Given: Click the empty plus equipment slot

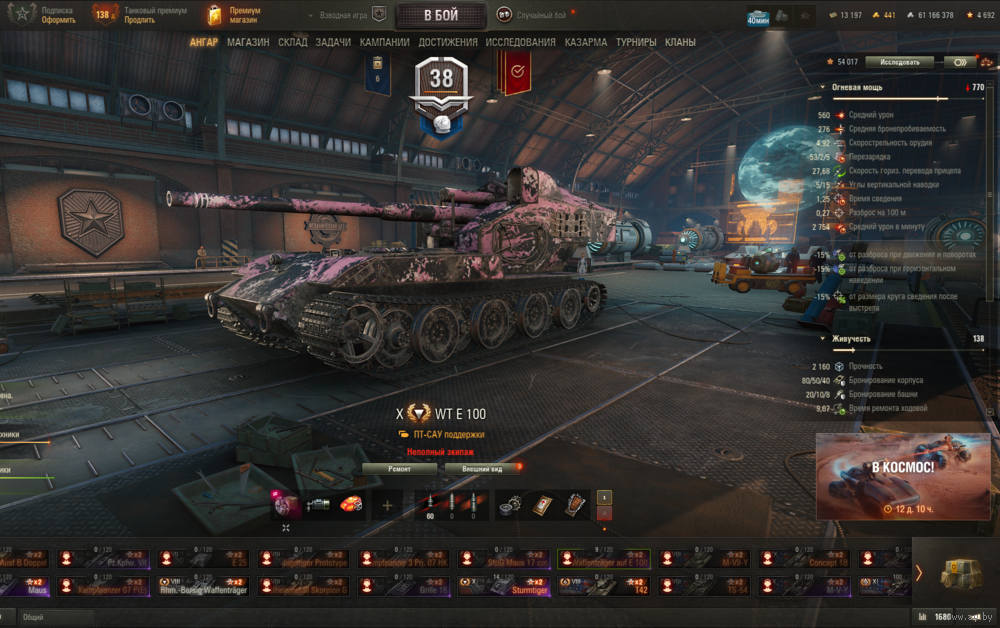Looking at the screenshot, I should pos(387,505).
